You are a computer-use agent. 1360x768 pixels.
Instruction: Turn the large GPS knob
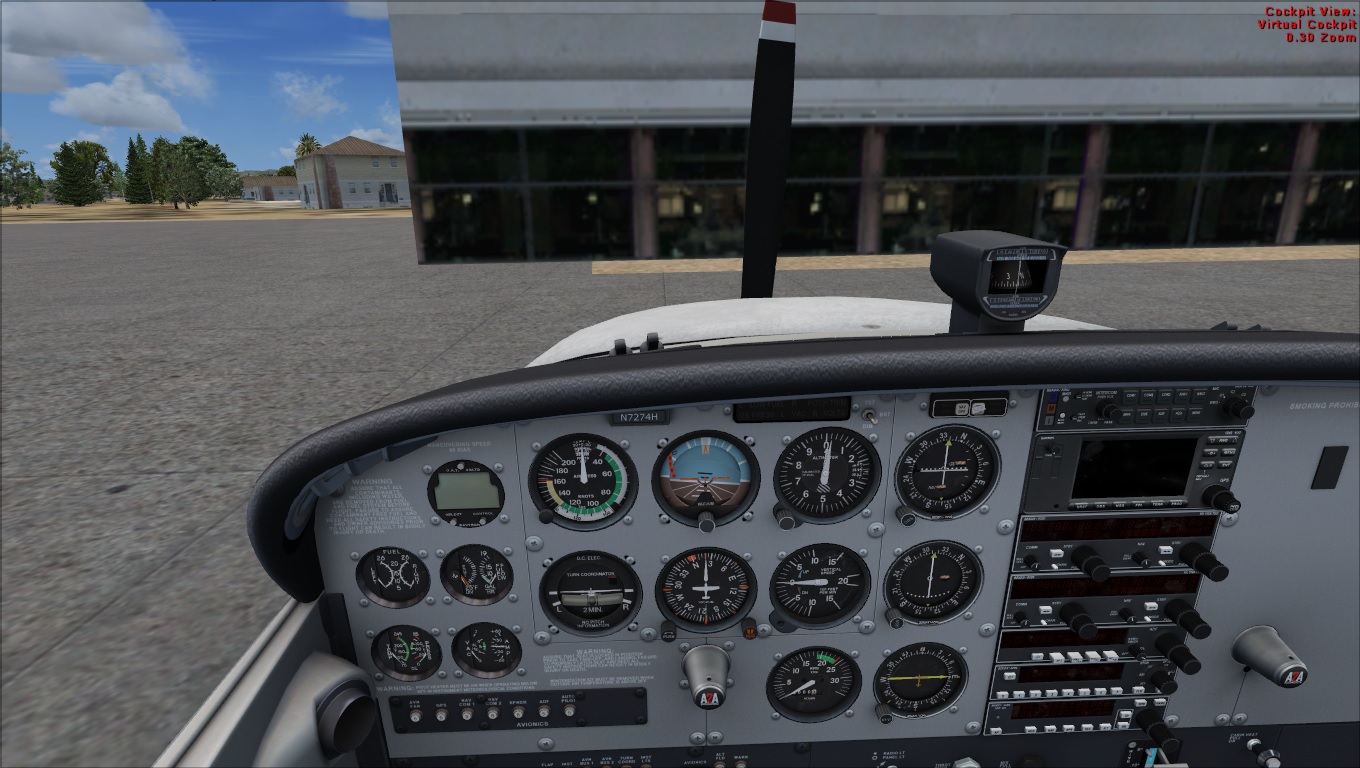pos(1219,498)
